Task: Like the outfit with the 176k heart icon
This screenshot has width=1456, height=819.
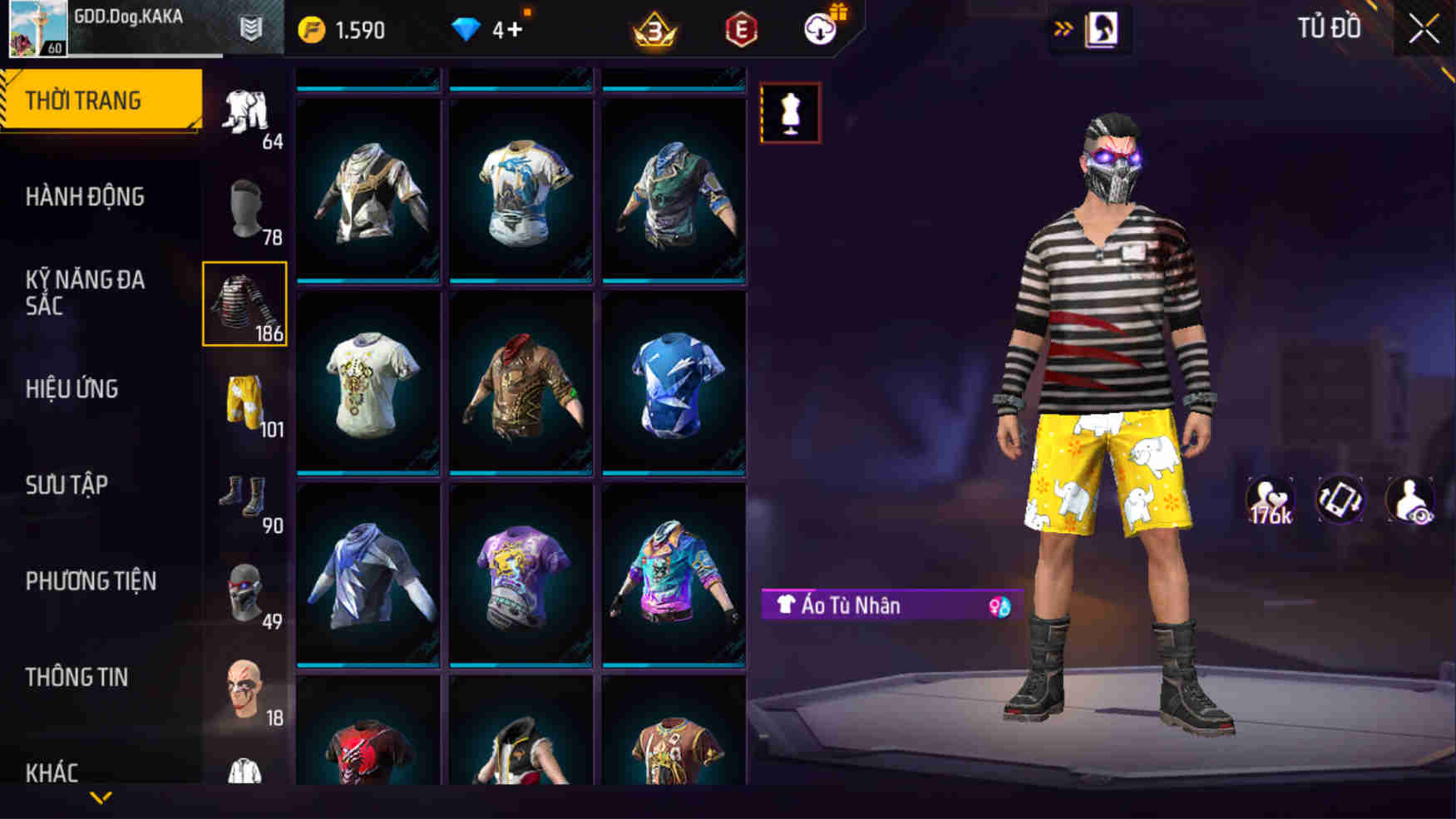Action: [1270, 499]
